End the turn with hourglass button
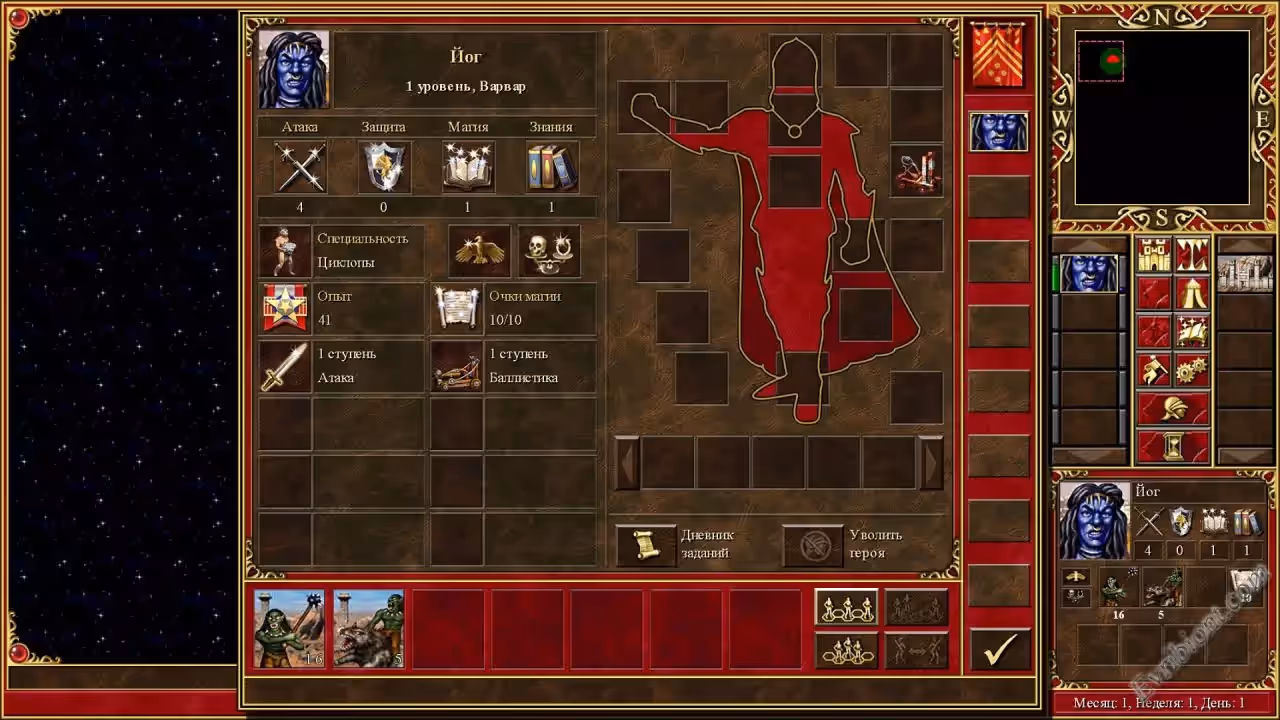 point(1173,446)
